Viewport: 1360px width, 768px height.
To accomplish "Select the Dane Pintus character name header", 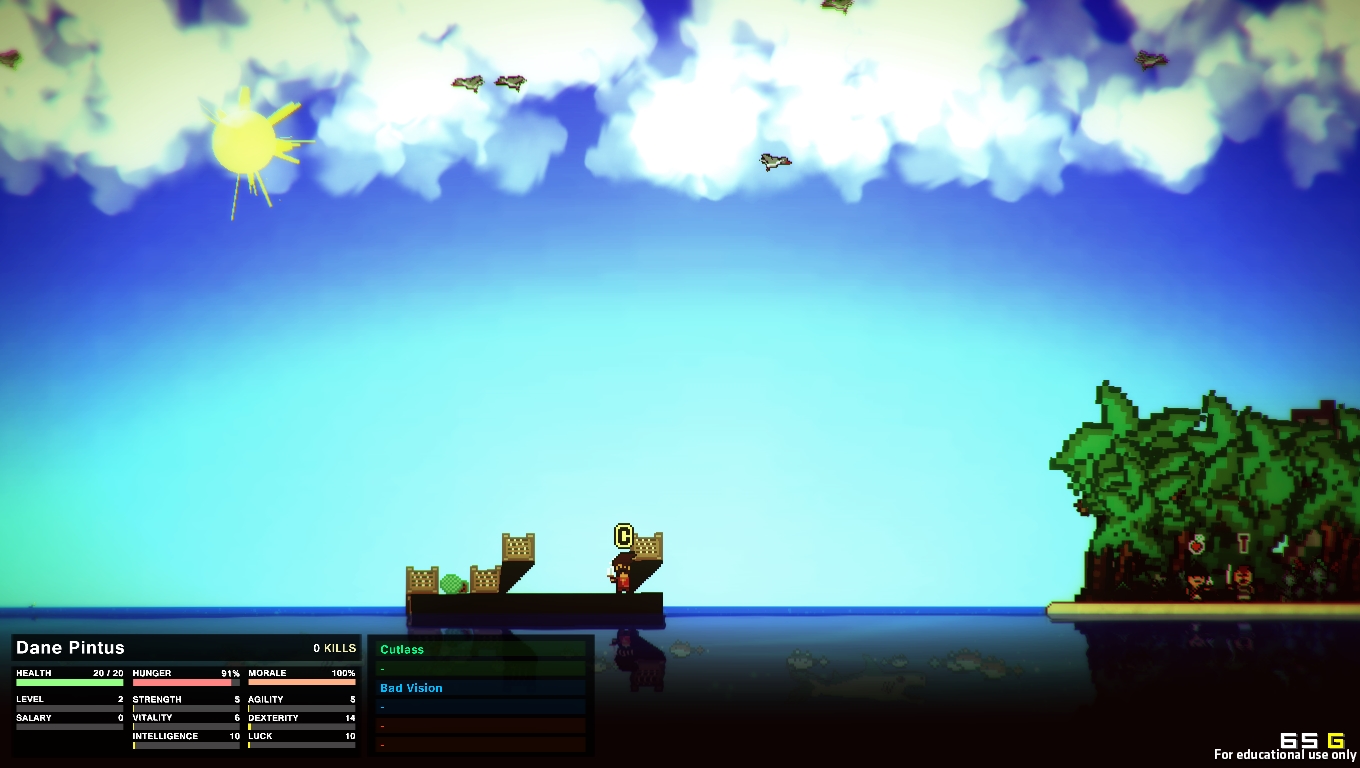I will [71, 648].
